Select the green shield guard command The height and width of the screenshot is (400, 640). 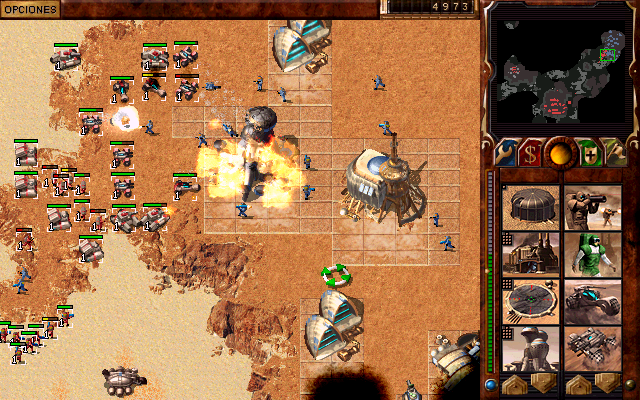(589, 153)
